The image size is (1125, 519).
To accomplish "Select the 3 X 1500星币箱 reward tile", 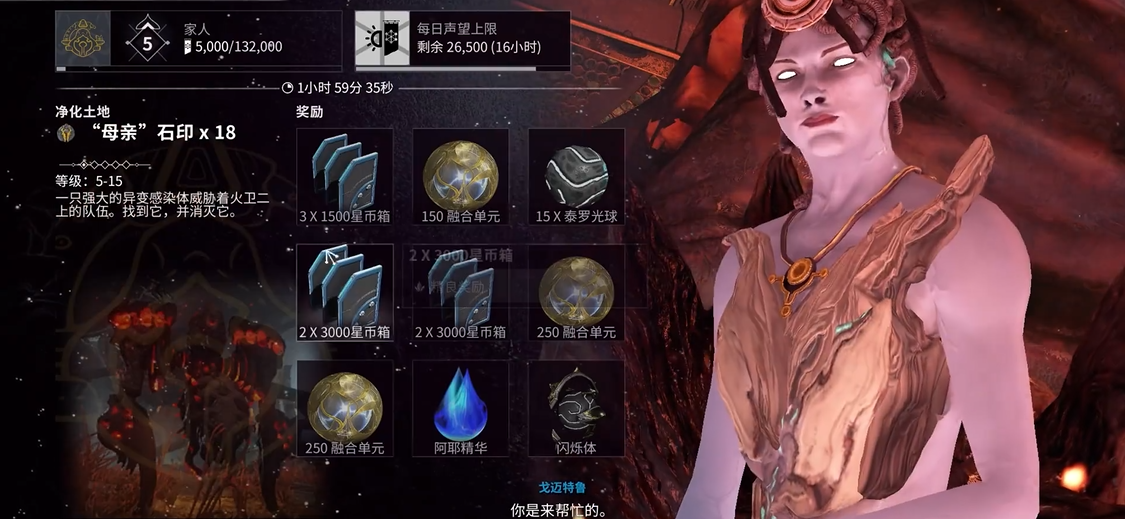I will pos(345,175).
